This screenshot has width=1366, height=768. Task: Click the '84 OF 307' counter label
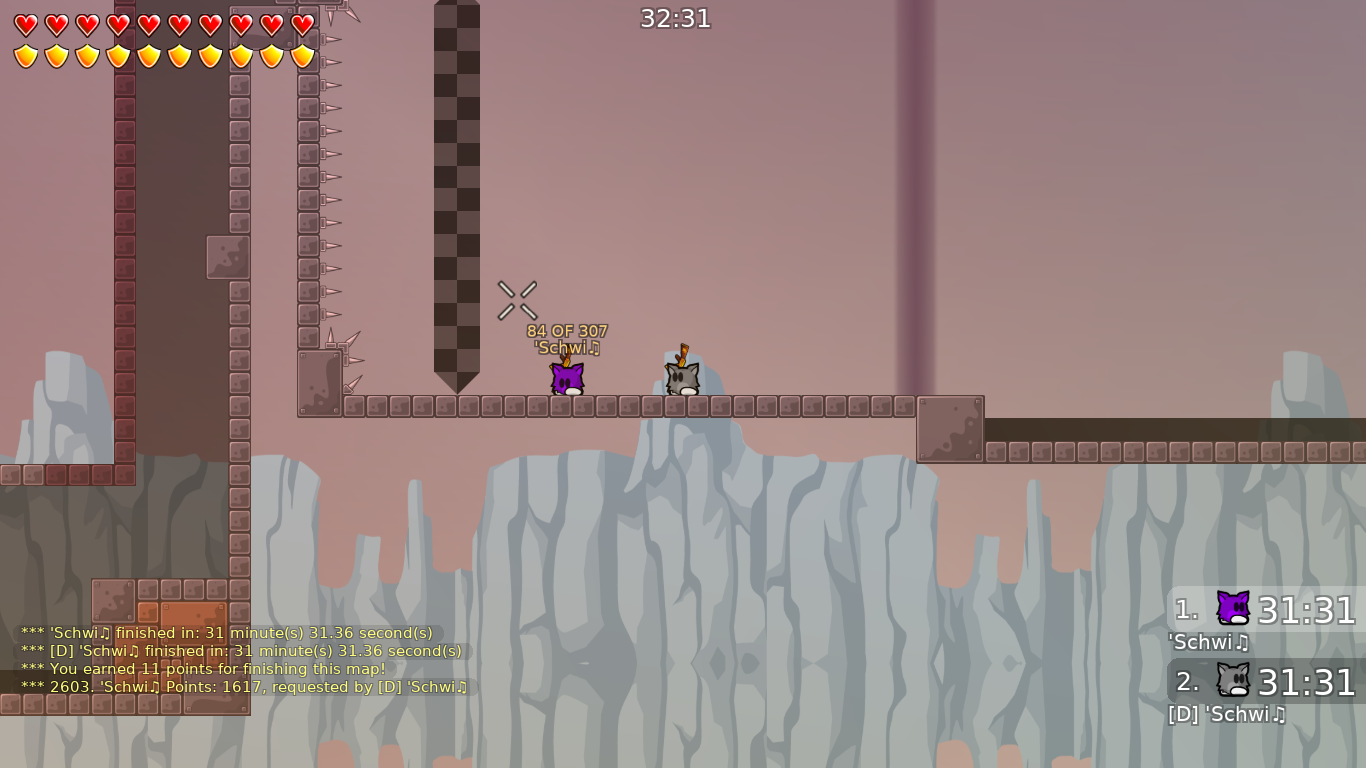[x=565, y=330]
